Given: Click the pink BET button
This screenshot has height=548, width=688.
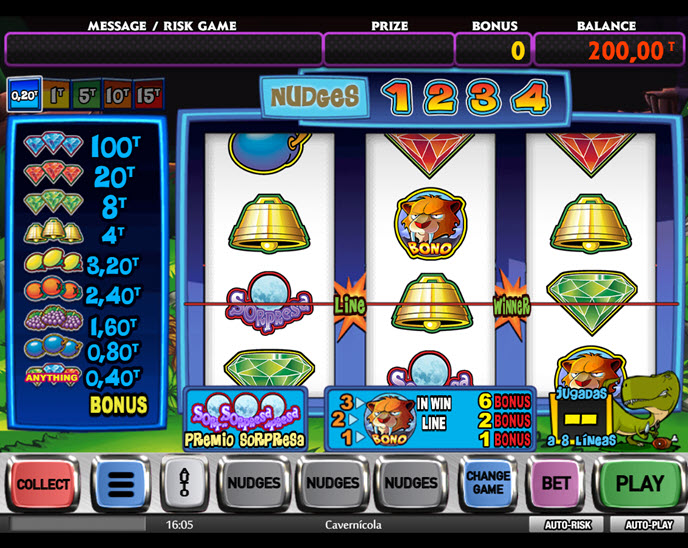Looking at the screenshot, I should point(555,484).
